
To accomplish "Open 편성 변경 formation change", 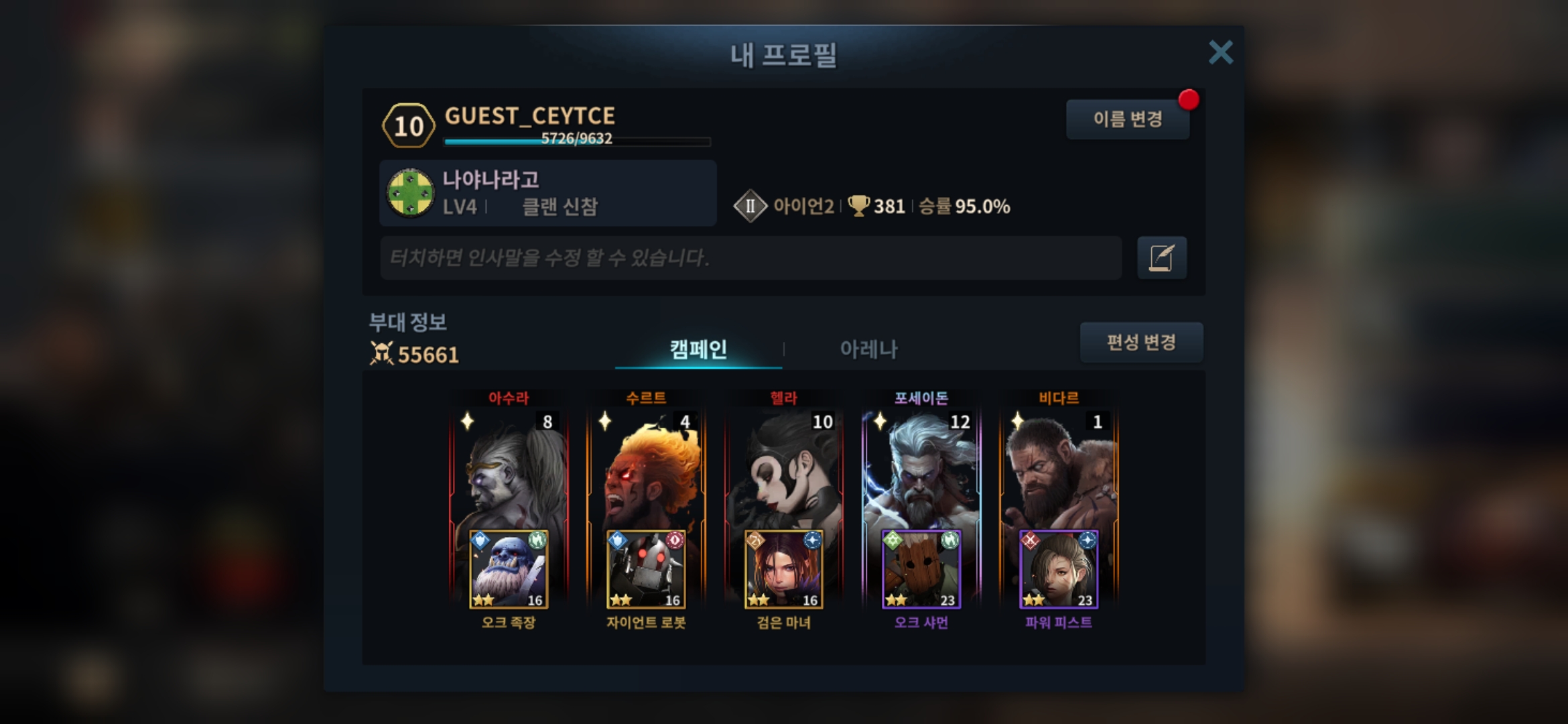I will [1140, 343].
